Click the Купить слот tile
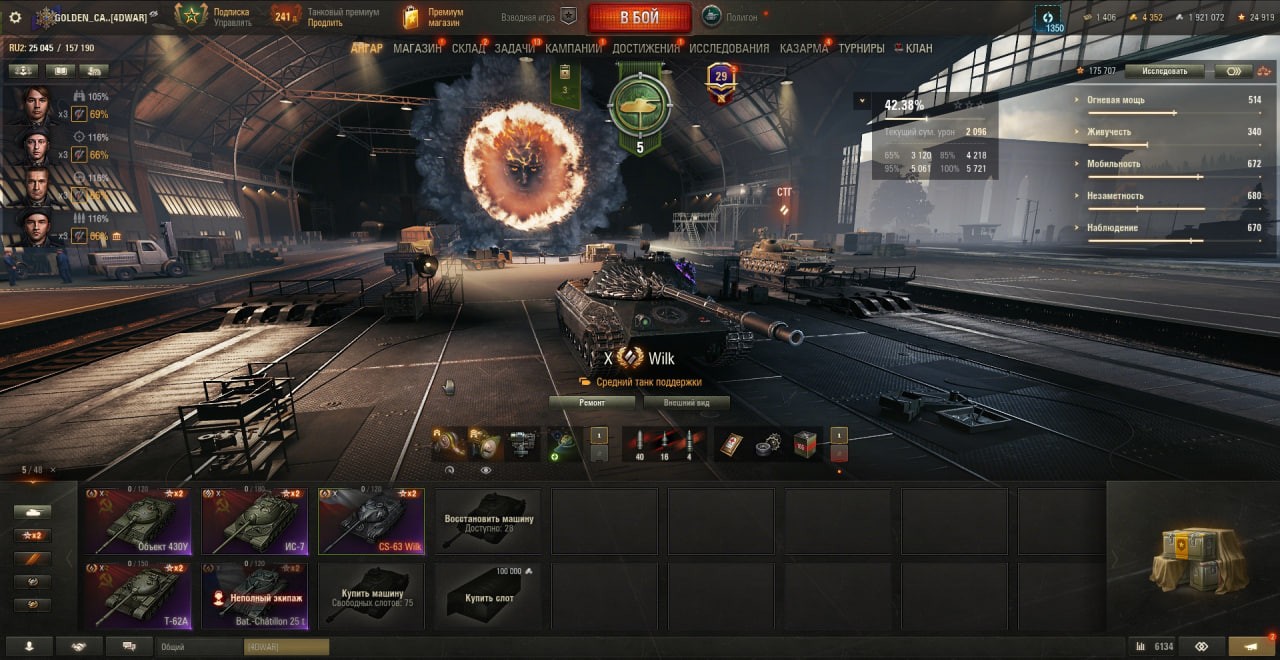This screenshot has height=660, width=1280. pyautogui.click(x=488, y=596)
